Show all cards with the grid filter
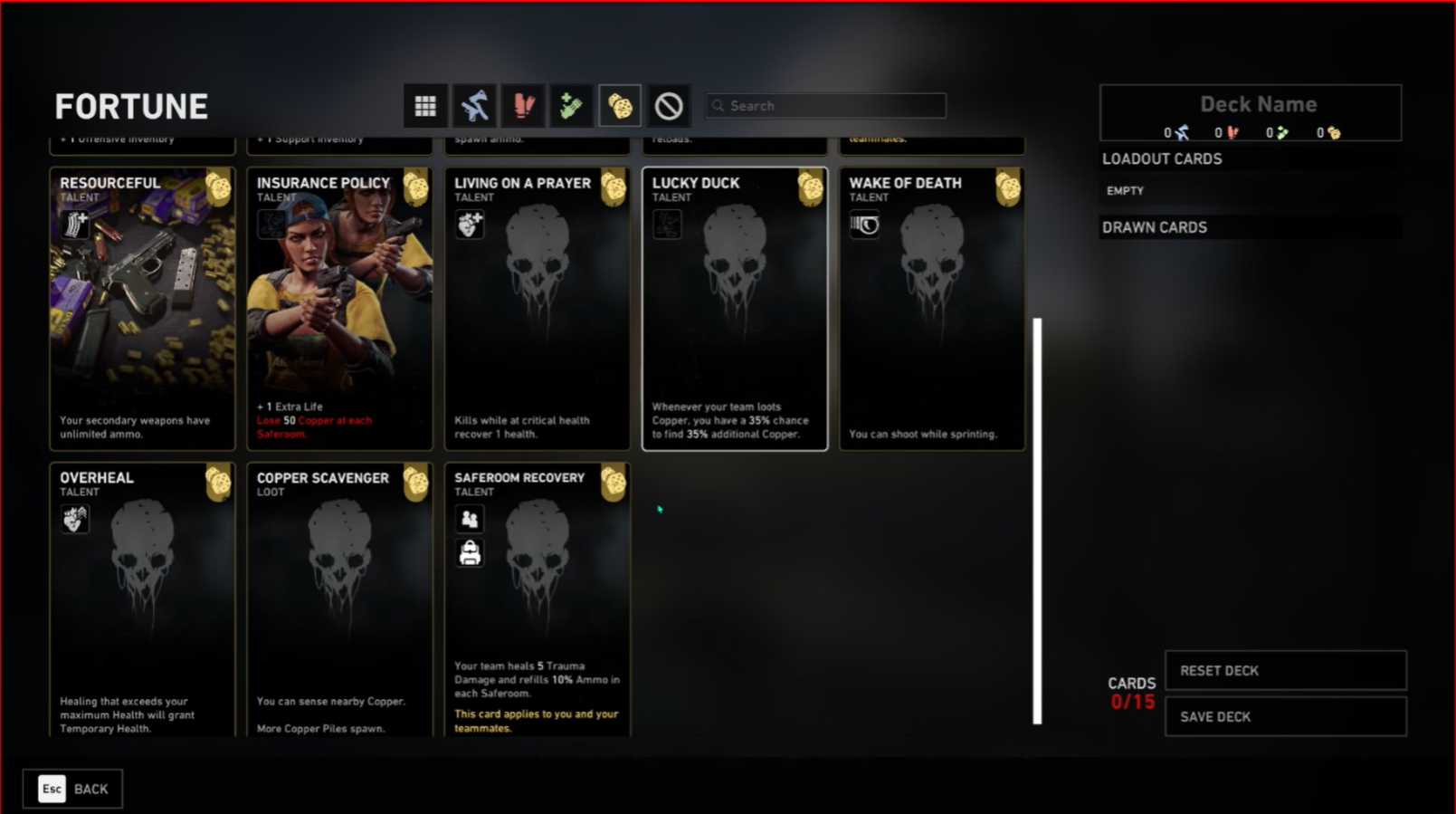The width and height of the screenshot is (1456, 814). (x=425, y=106)
